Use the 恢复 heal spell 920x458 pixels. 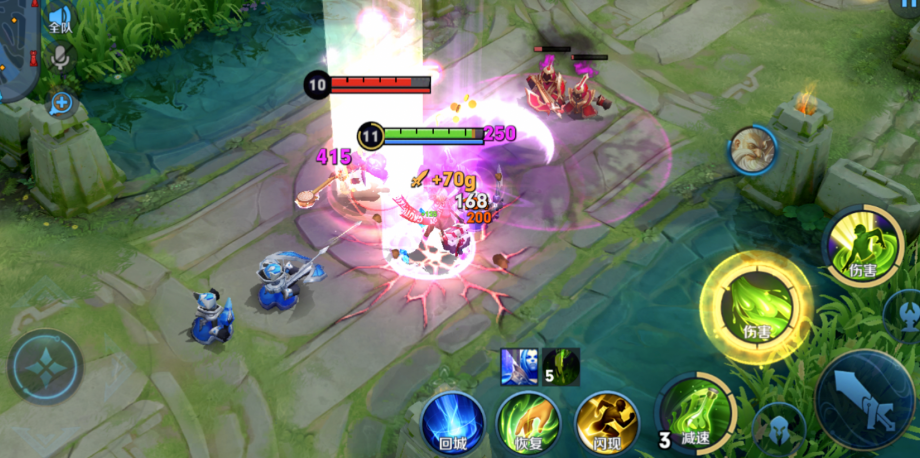point(529,420)
